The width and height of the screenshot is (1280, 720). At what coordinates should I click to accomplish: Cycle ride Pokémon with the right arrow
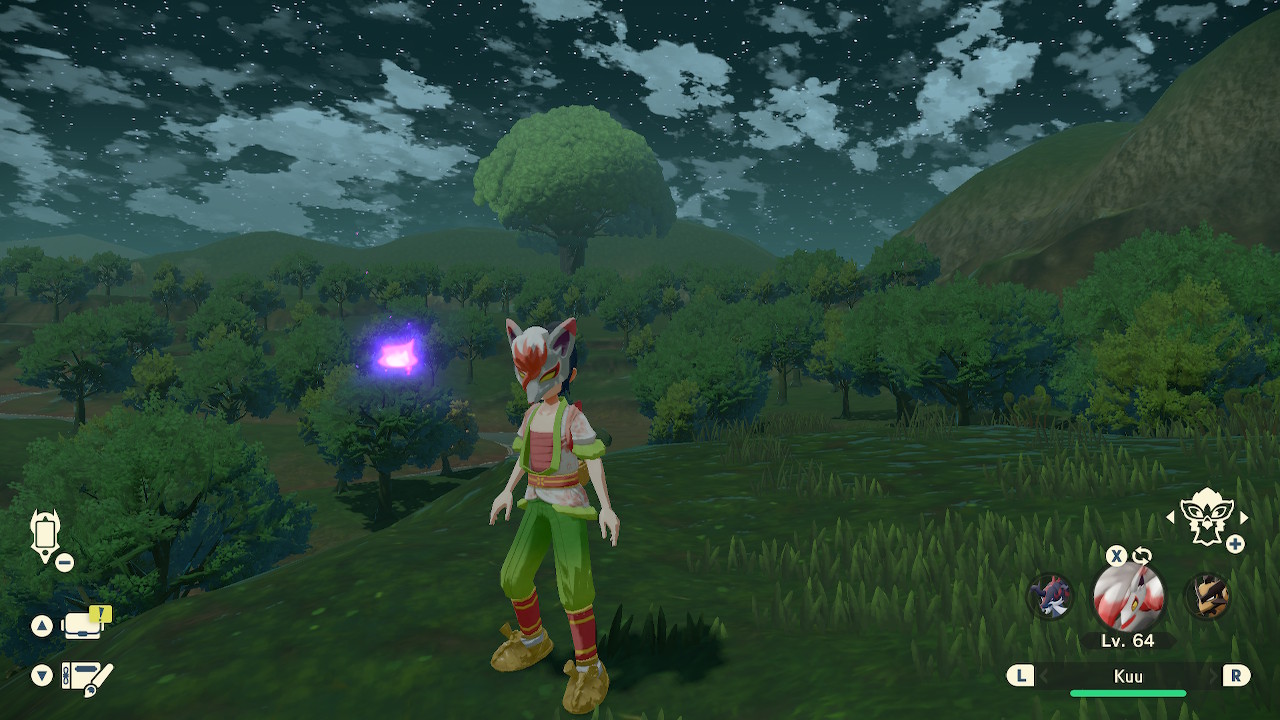tap(1244, 517)
